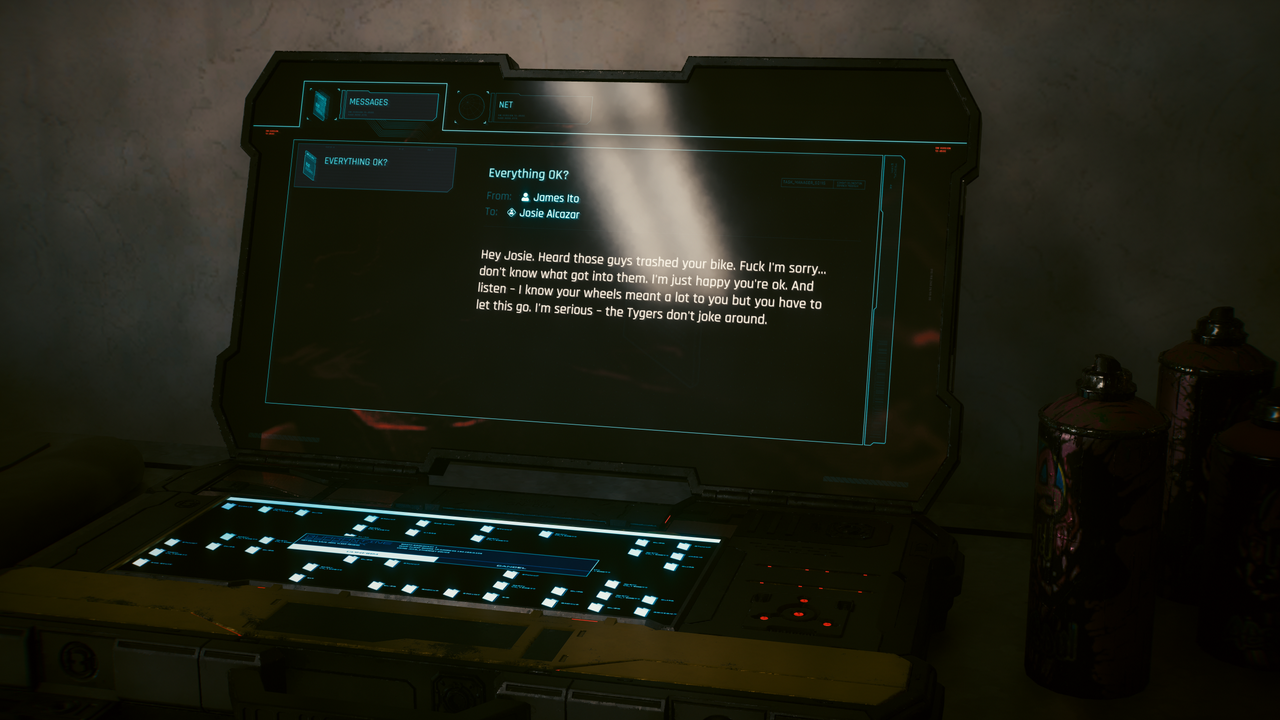The width and height of the screenshot is (1280, 720).
Task: Select the "Everything OK?" message entry
Action: [x=378, y=166]
